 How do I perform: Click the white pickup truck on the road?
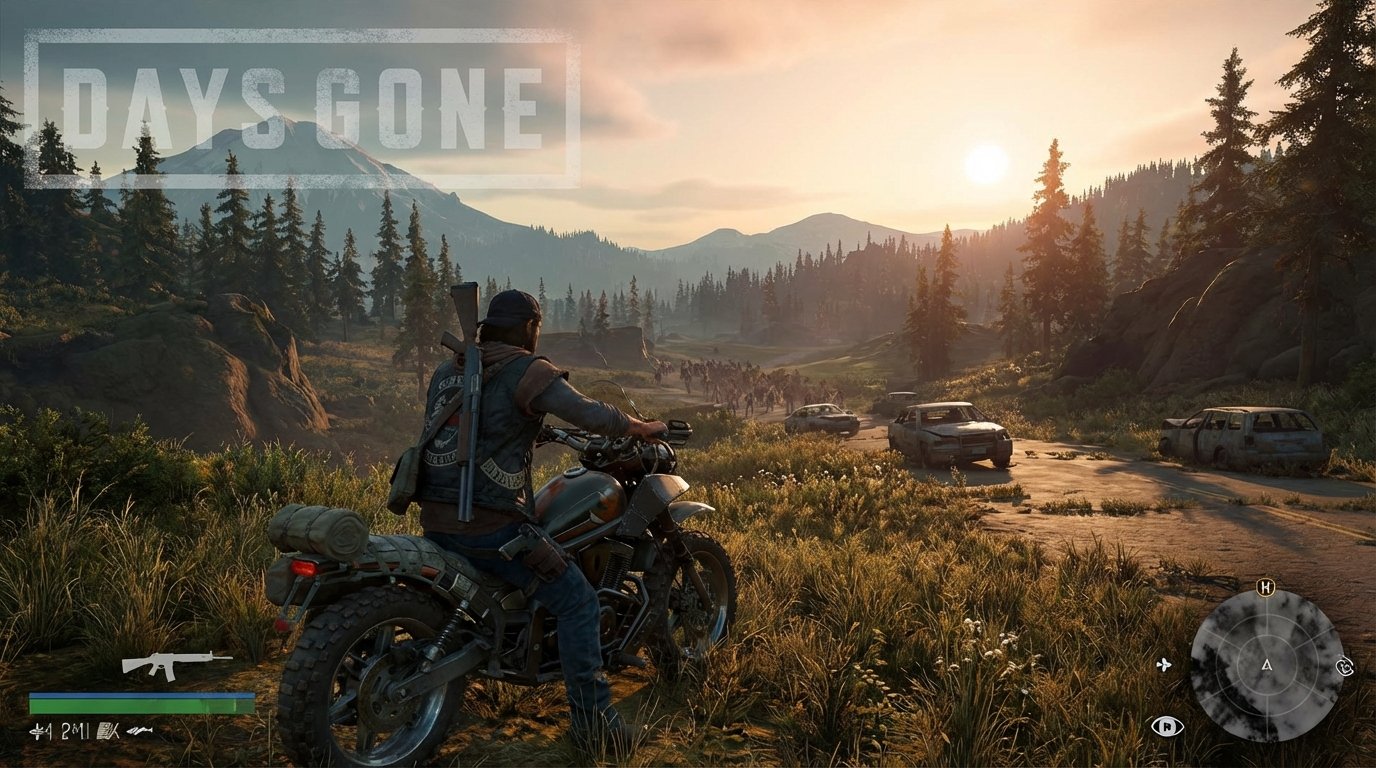click(x=945, y=435)
